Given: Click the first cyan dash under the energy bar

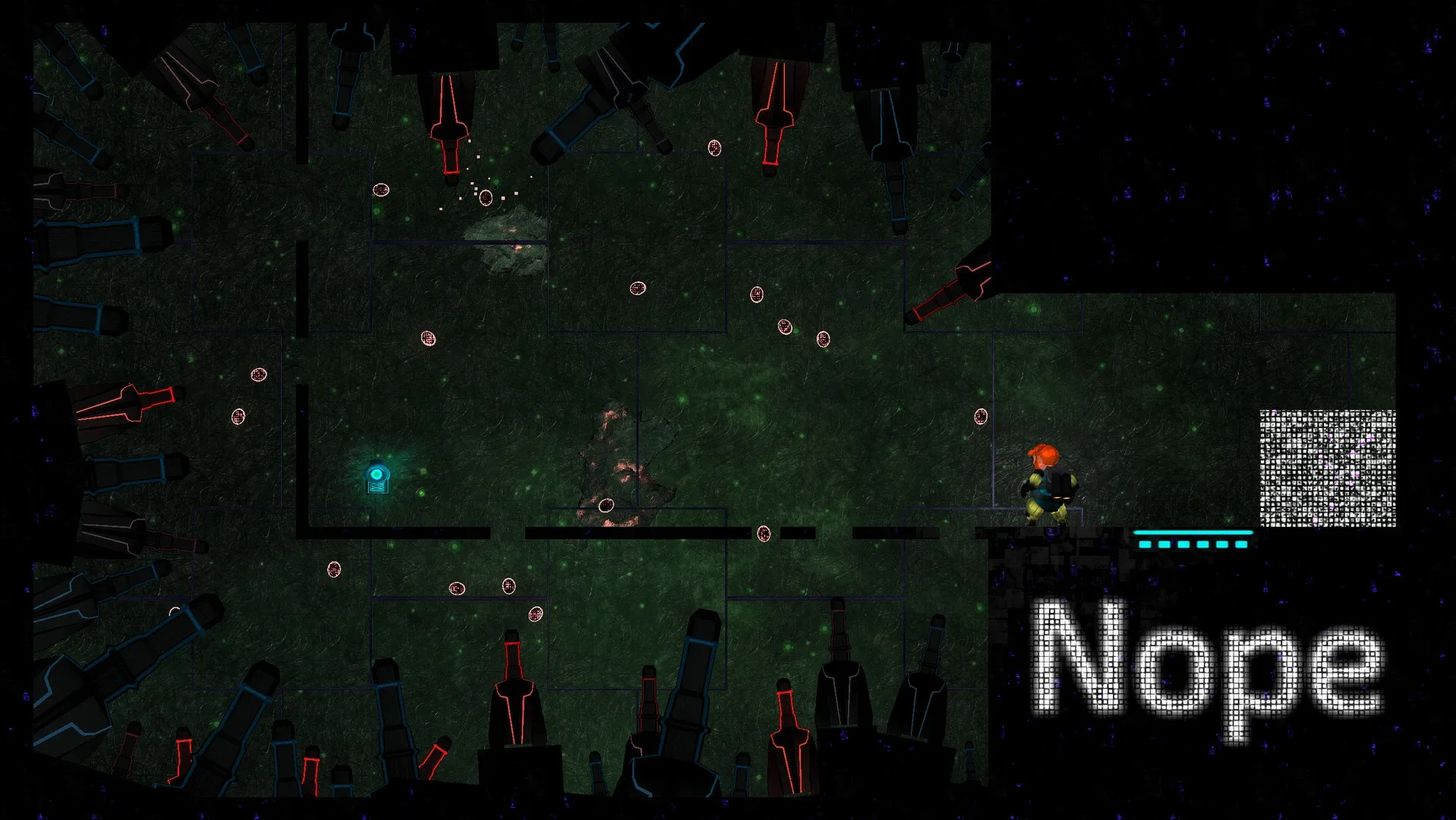Looking at the screenshot, I should 1145,544.
